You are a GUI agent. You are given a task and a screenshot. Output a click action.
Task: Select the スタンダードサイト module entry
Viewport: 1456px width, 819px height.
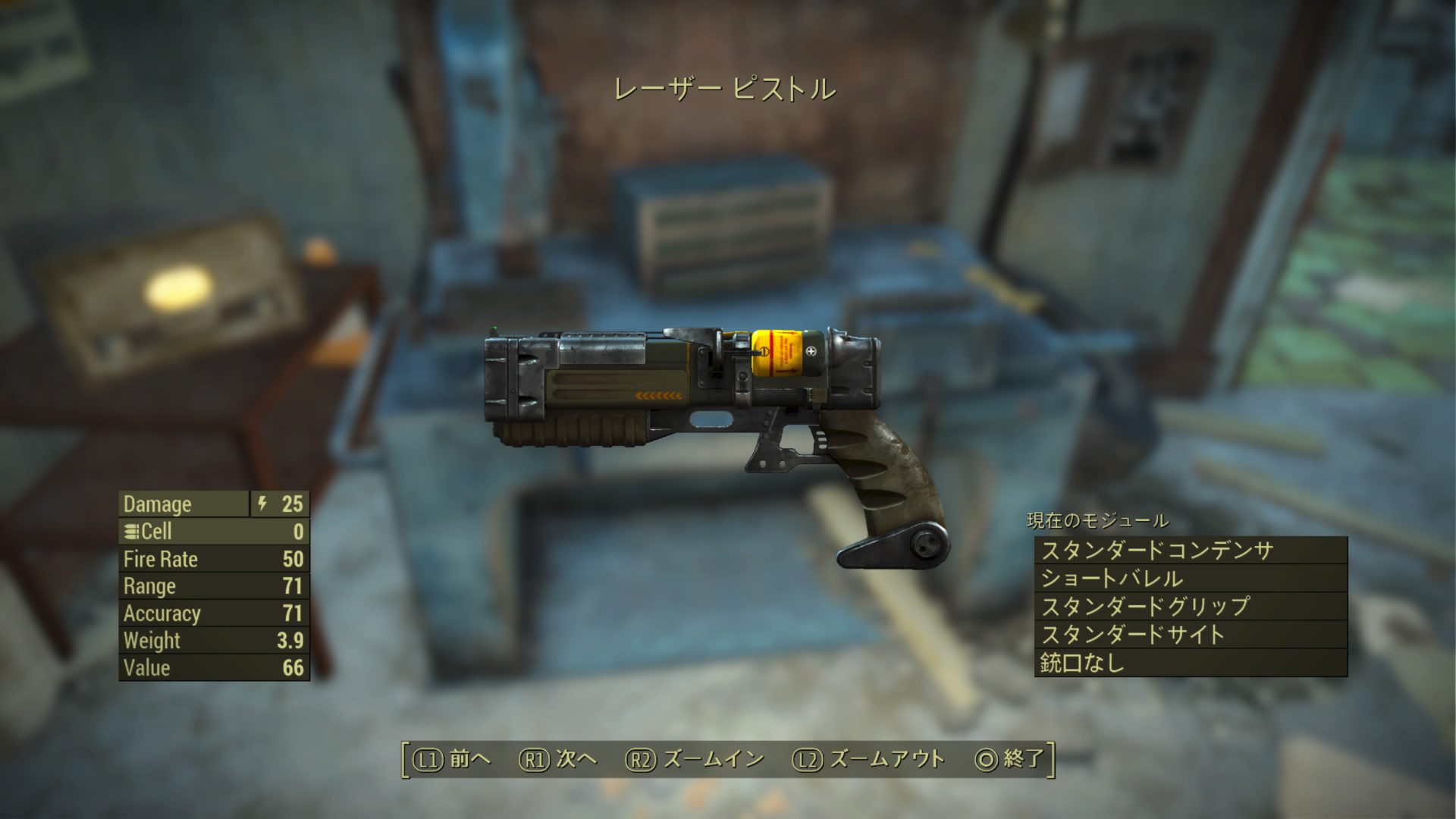pyautogui.click(x=1190, y=635)
